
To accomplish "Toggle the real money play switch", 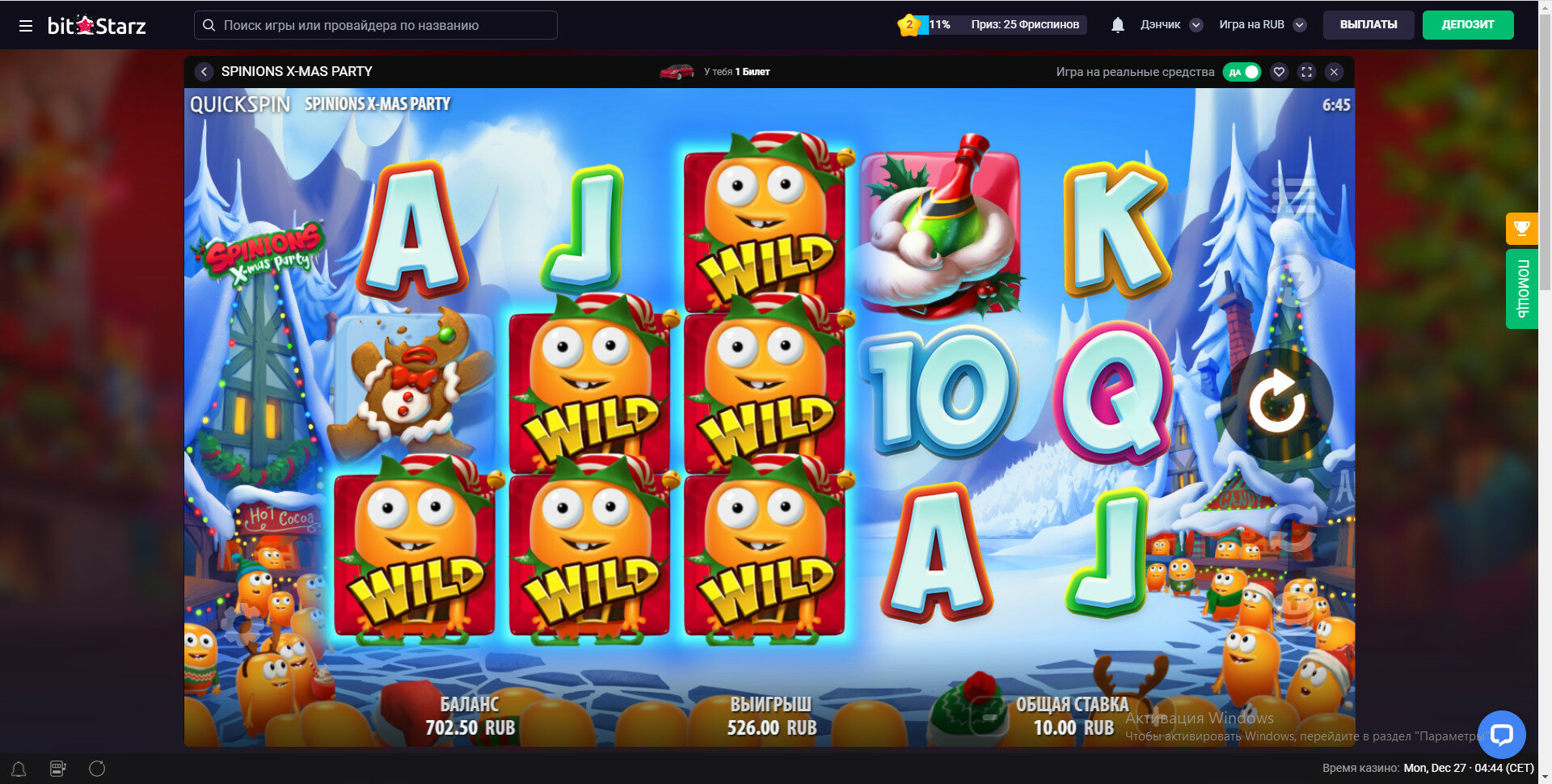I will tap(1242, 72).
